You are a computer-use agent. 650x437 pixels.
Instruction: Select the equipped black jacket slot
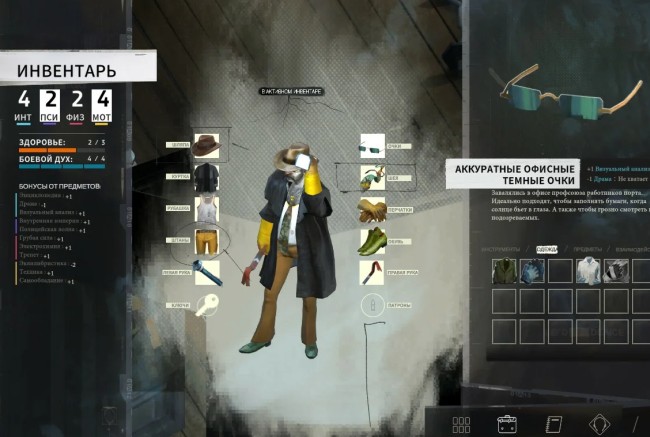tap(206, 177)
